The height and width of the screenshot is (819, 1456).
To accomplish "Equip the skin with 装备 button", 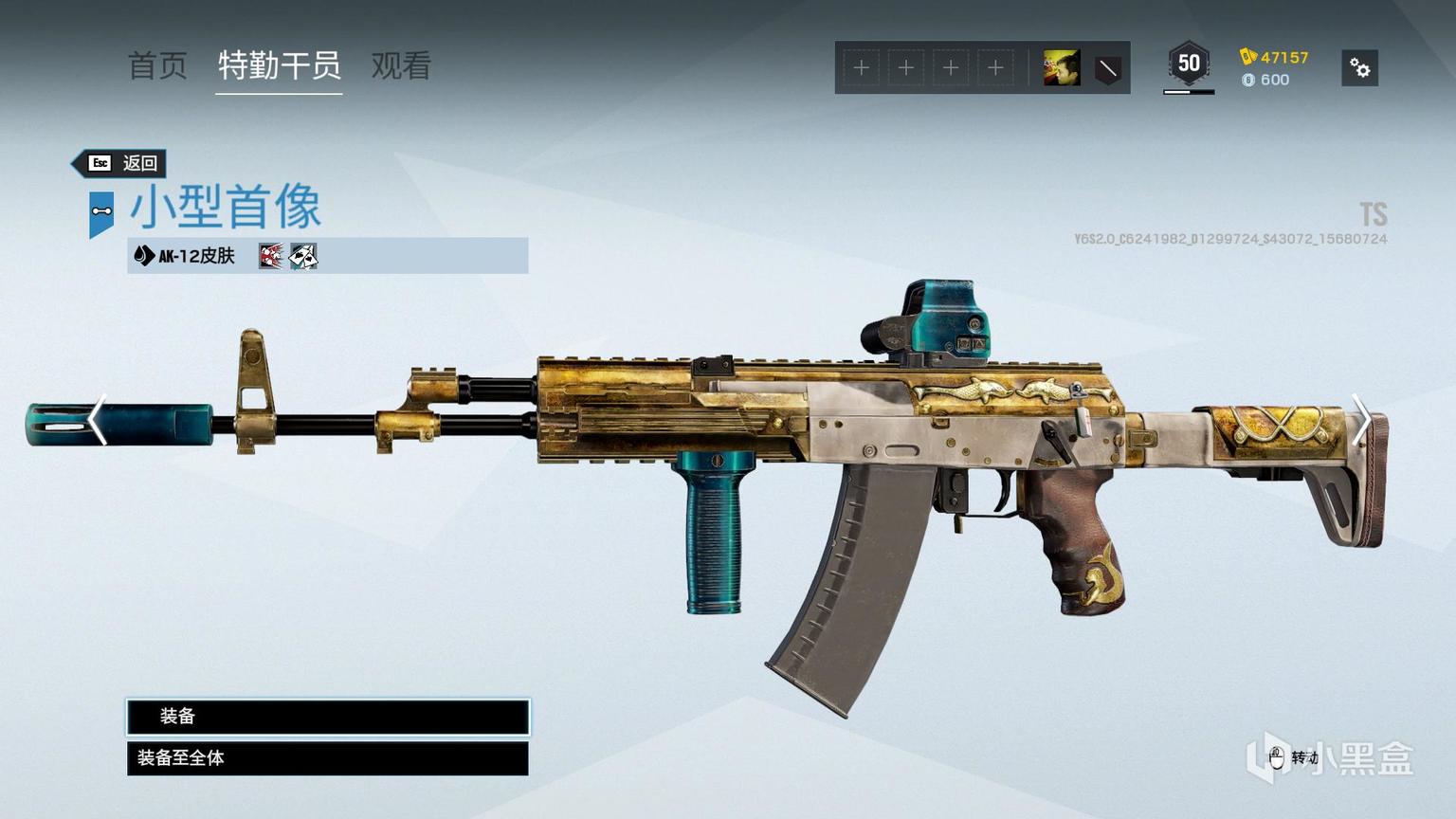I will click(328, 717).
